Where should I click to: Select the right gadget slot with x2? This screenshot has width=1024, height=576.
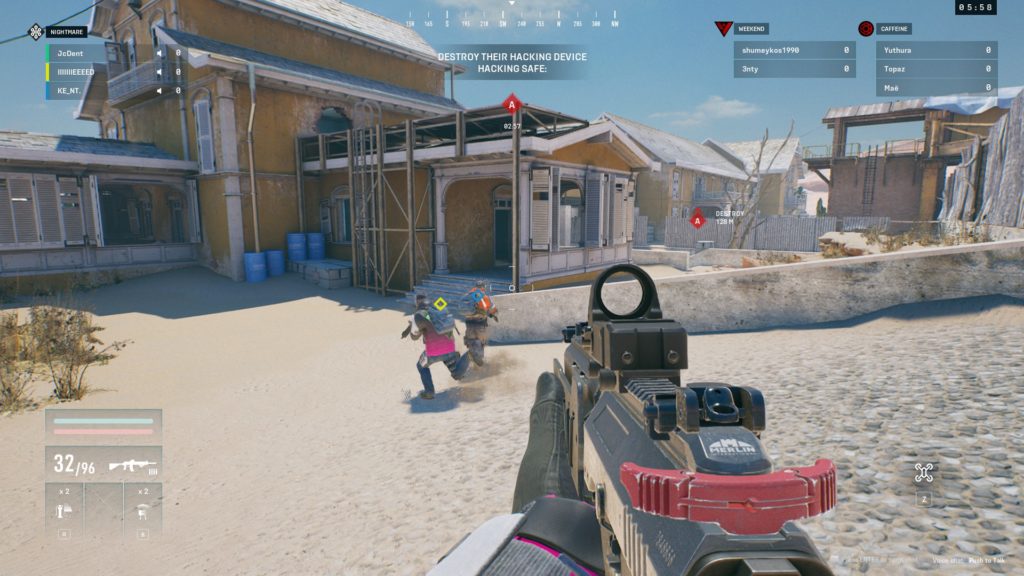point(142,508)
